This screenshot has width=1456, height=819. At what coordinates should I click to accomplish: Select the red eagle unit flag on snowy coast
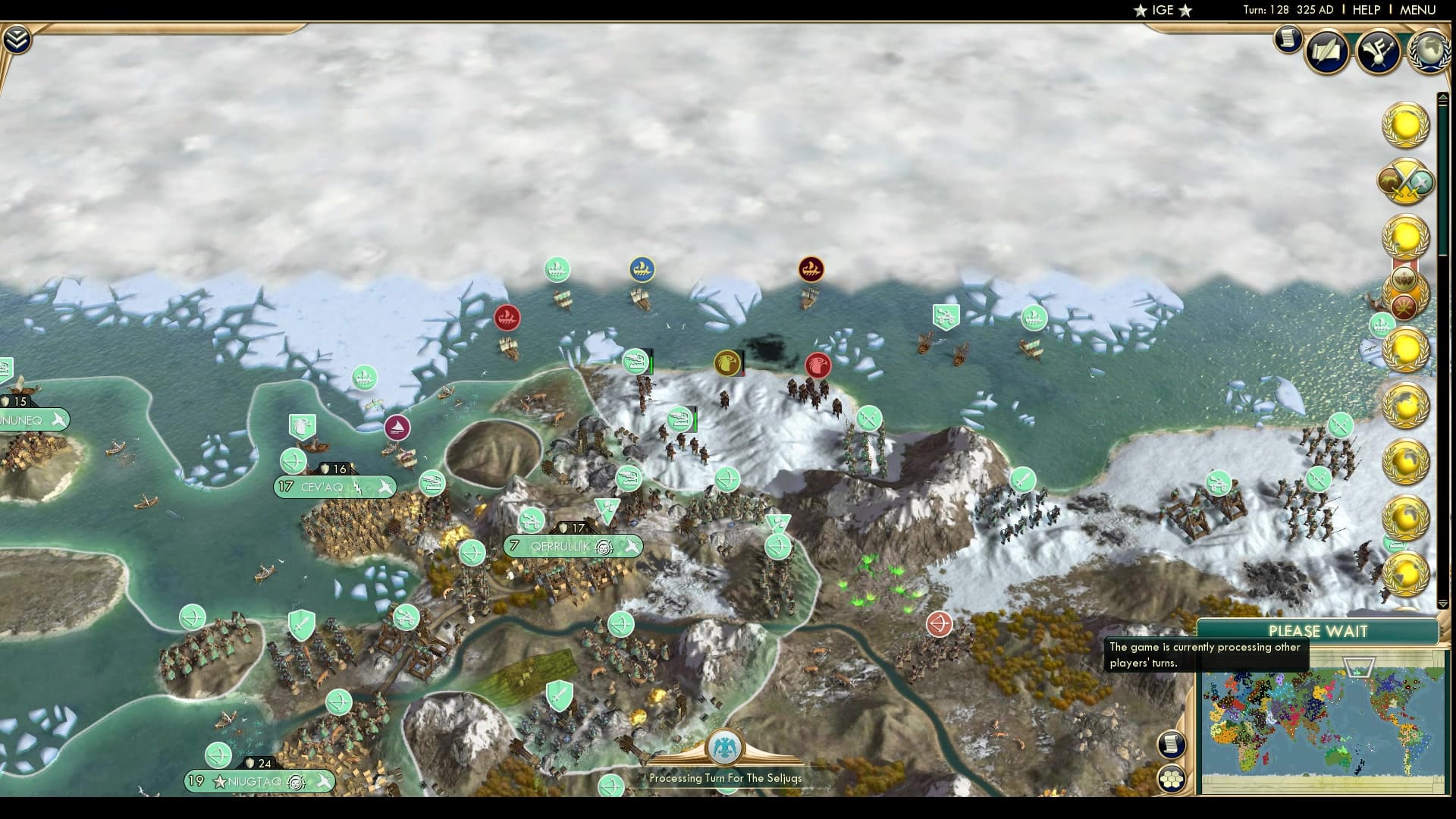point(819,365)
